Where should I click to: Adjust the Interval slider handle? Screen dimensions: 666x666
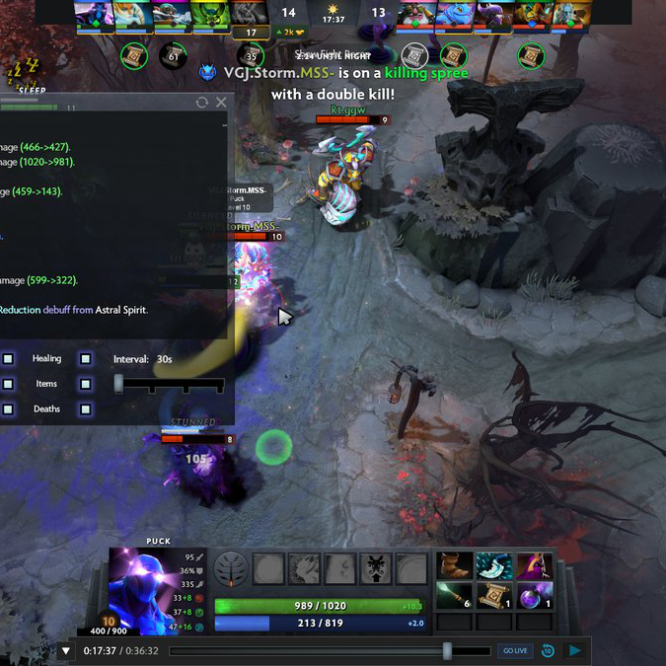119,383
